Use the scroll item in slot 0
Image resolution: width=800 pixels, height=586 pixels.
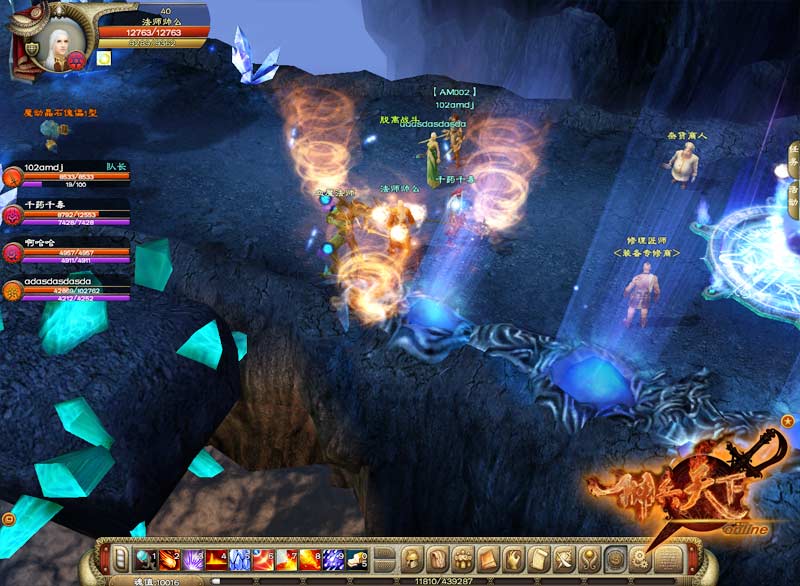360,558
